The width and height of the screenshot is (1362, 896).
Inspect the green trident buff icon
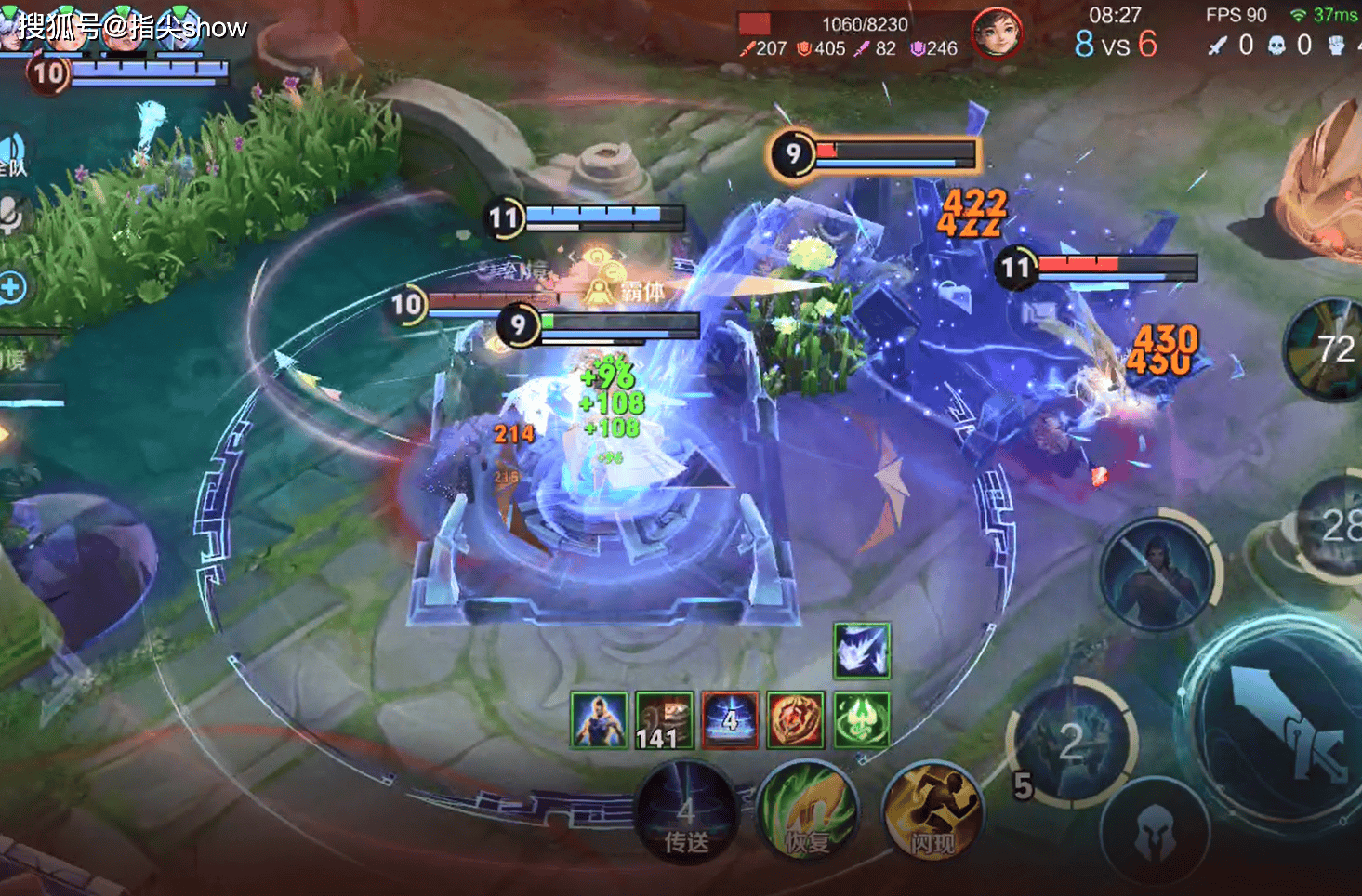tap(861, 720)
